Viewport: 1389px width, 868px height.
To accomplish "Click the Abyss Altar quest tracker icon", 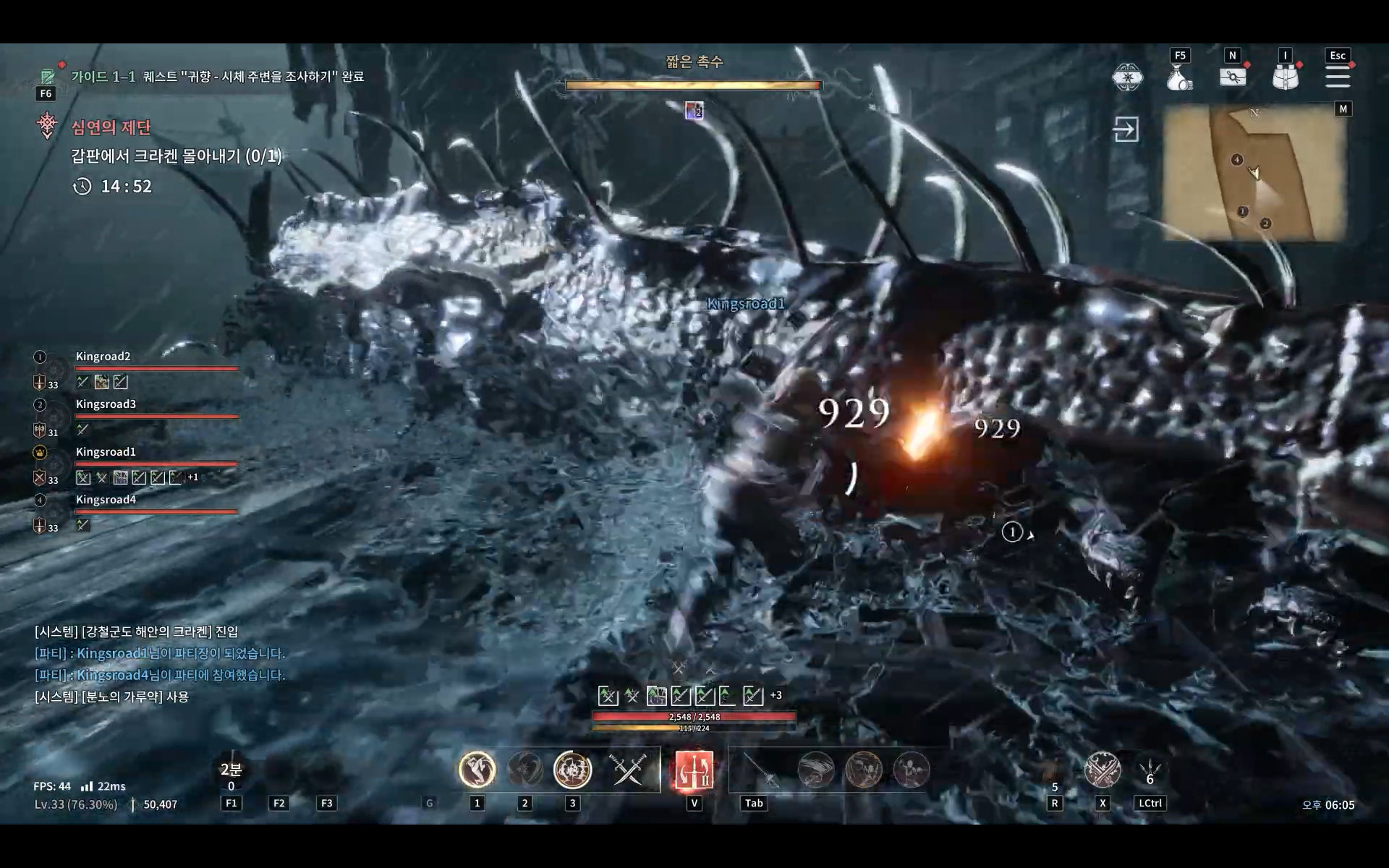I will coord(47,125).
